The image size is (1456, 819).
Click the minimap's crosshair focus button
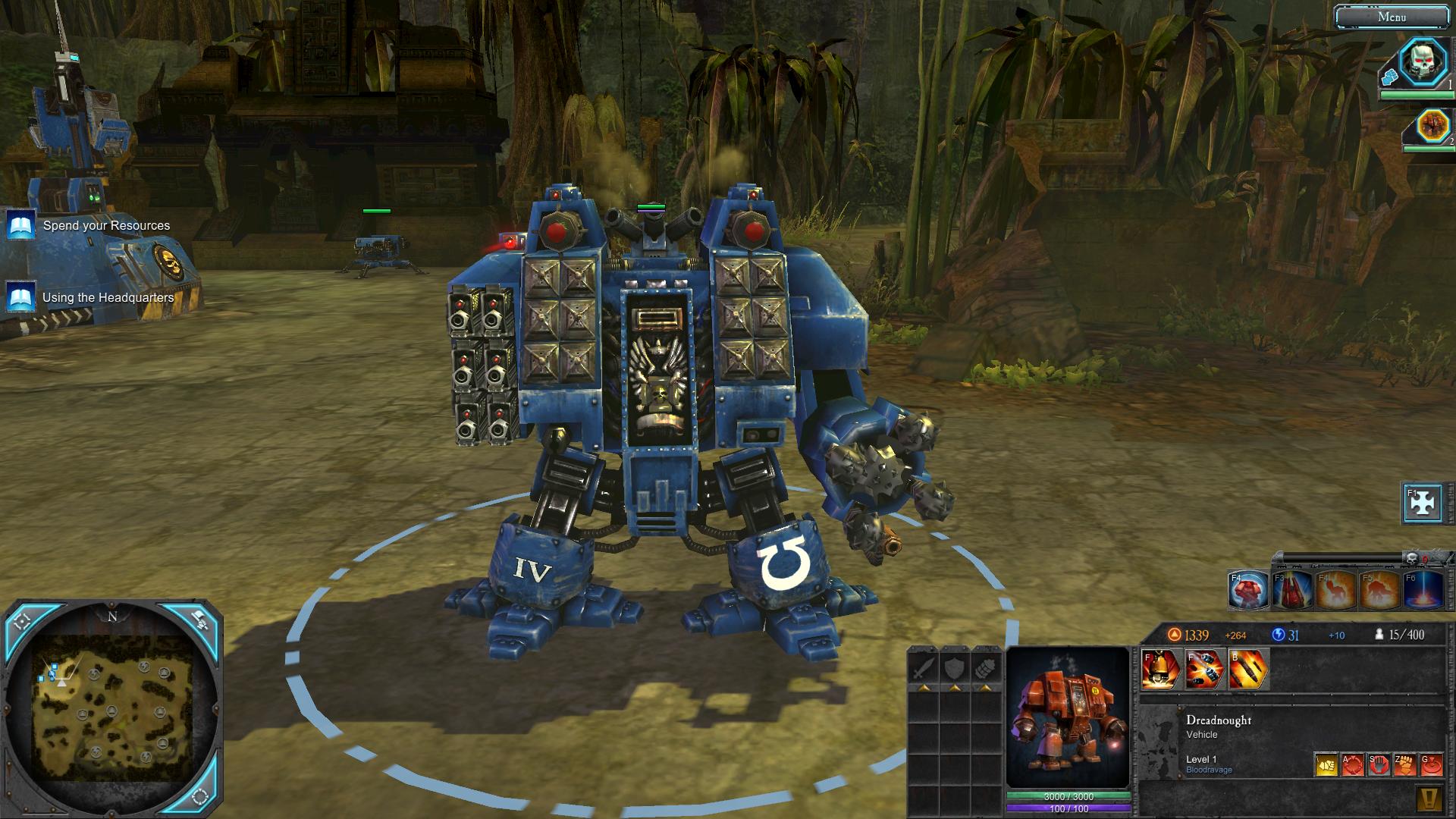tap(22, 621)
